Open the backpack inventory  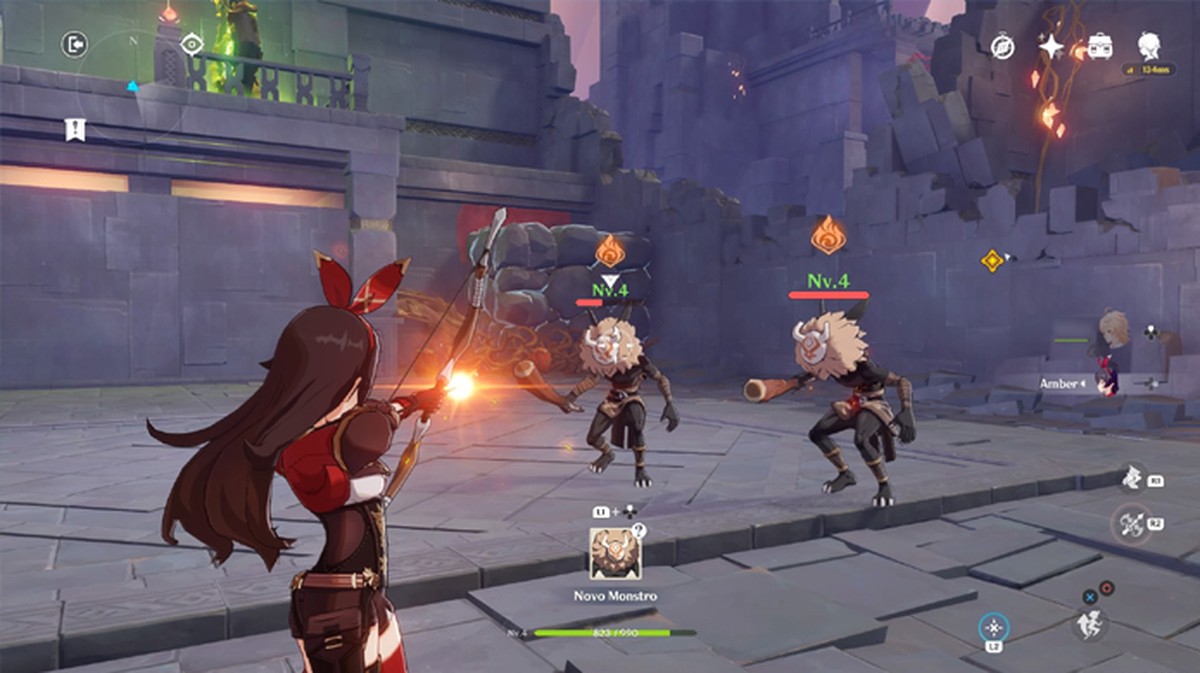coord(1100,46)
